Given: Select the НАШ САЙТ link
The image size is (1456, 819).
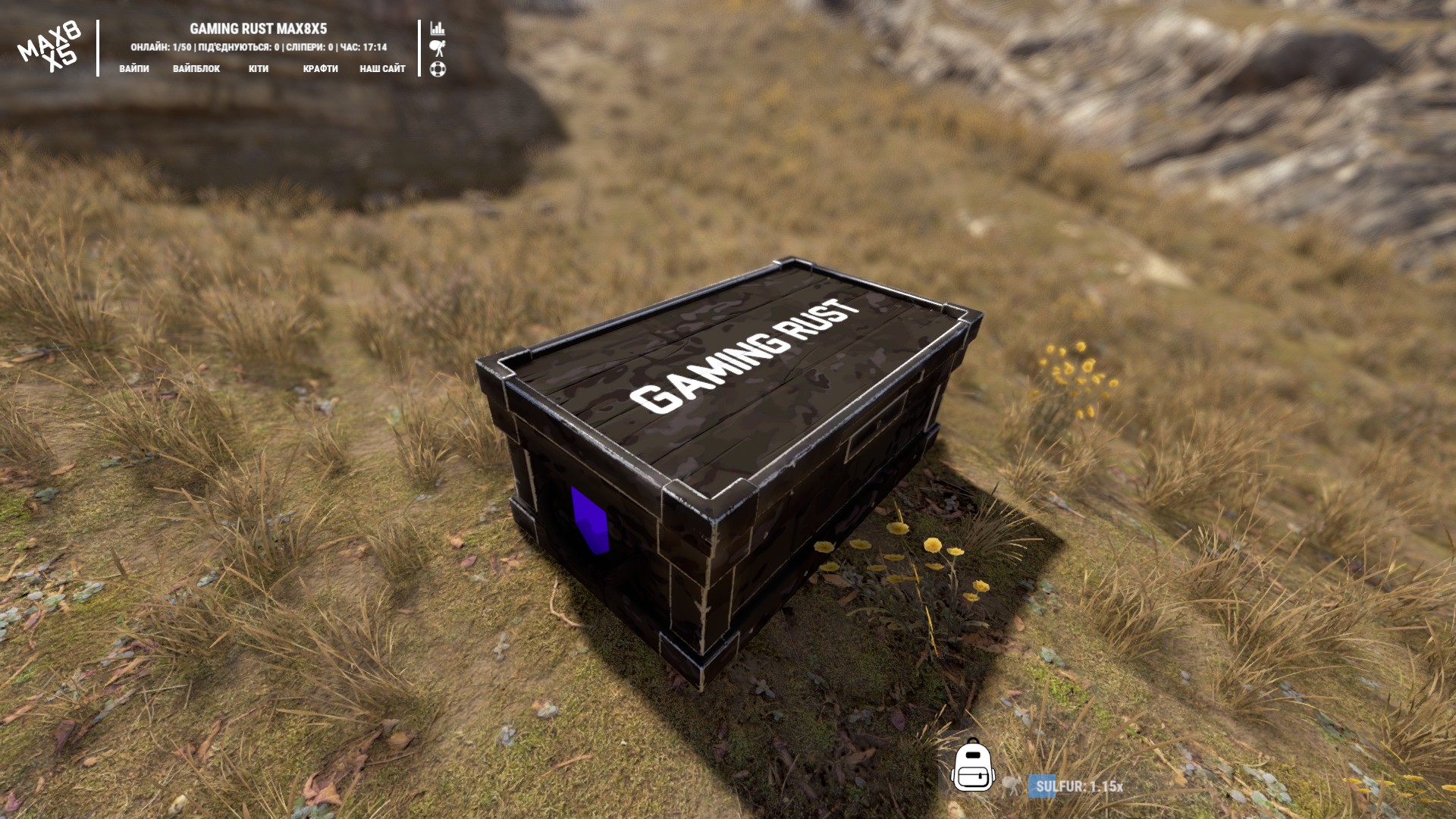Looking at the screenshot, I should [382, 69].
